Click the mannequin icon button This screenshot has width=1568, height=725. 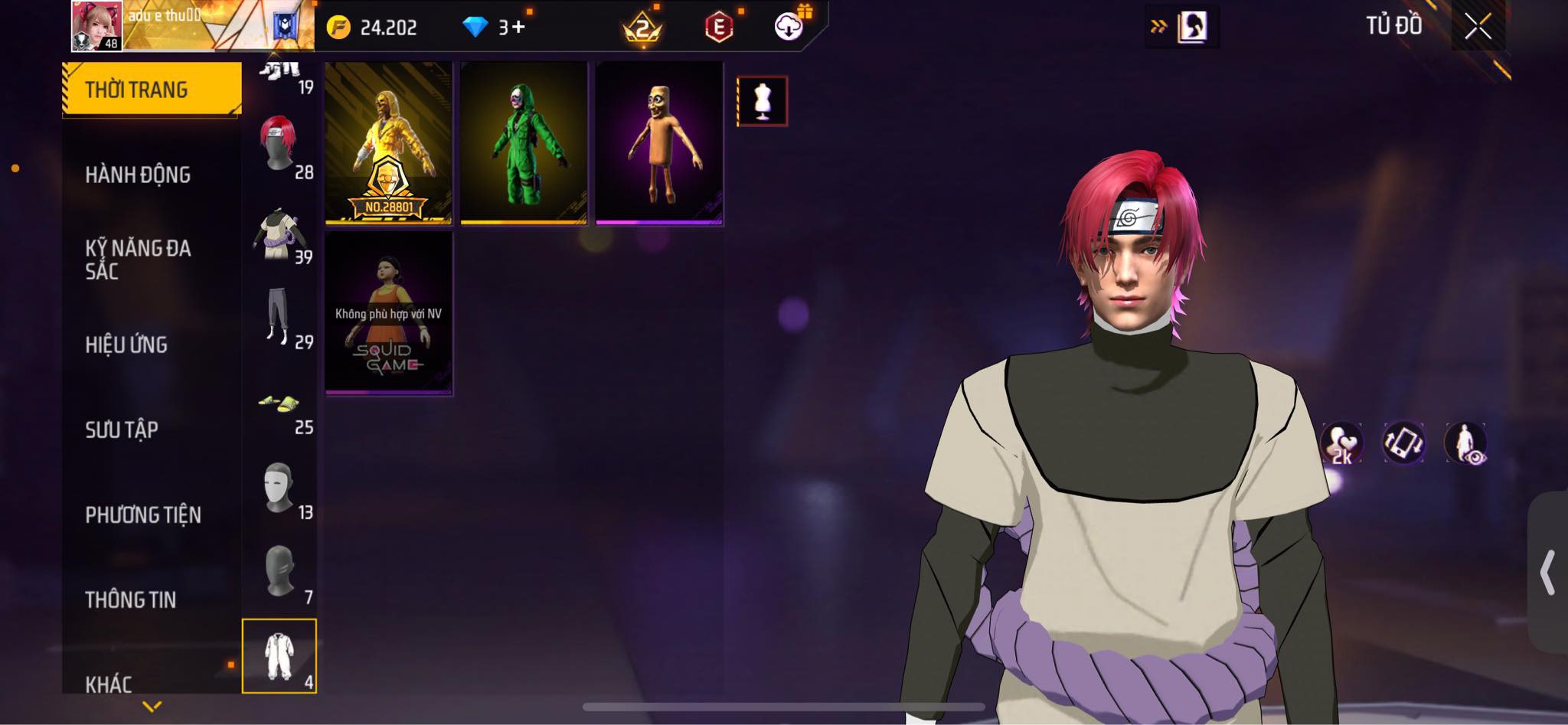point(762,101)
